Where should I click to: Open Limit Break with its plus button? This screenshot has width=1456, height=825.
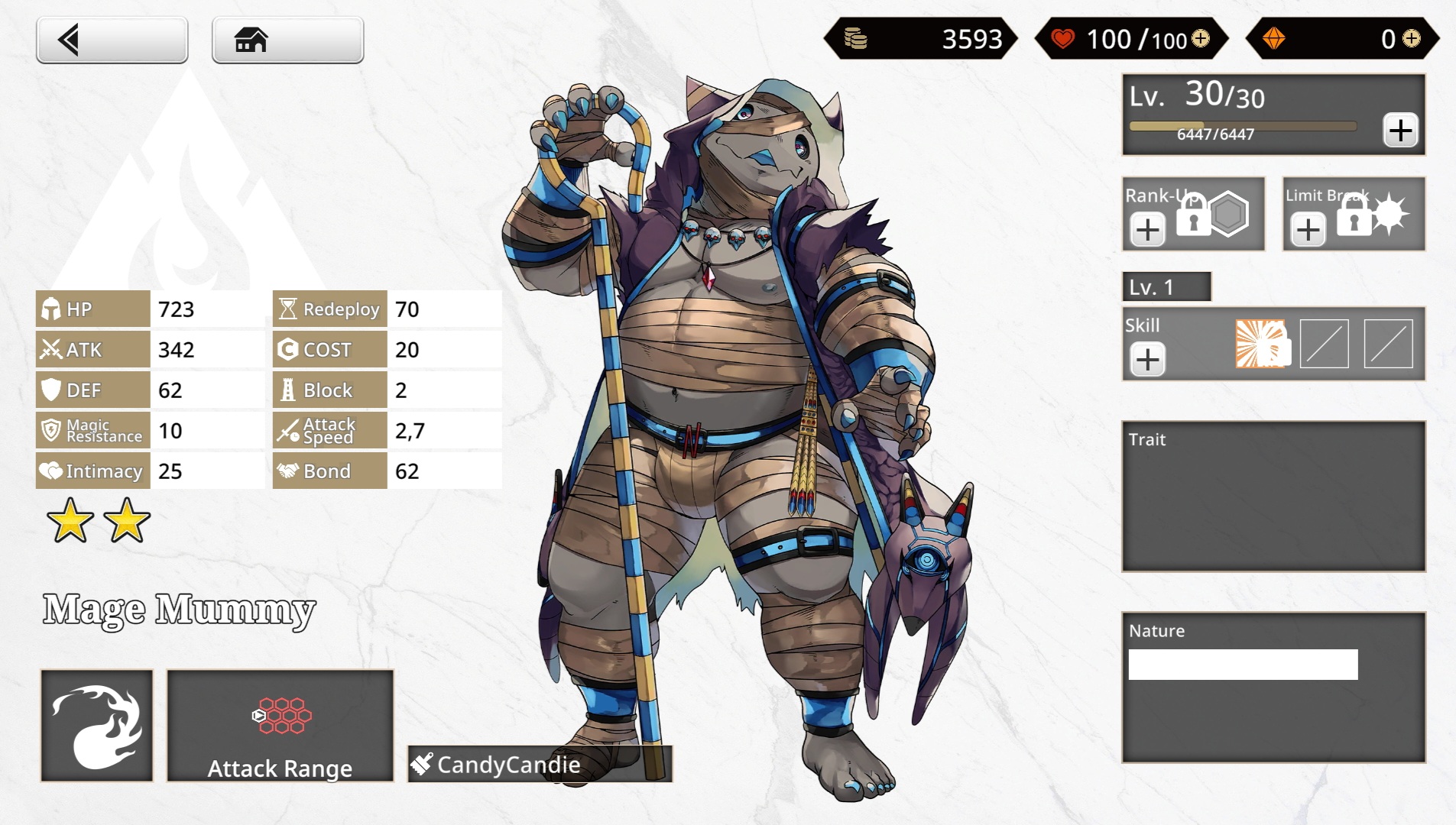coord(1308,230)
